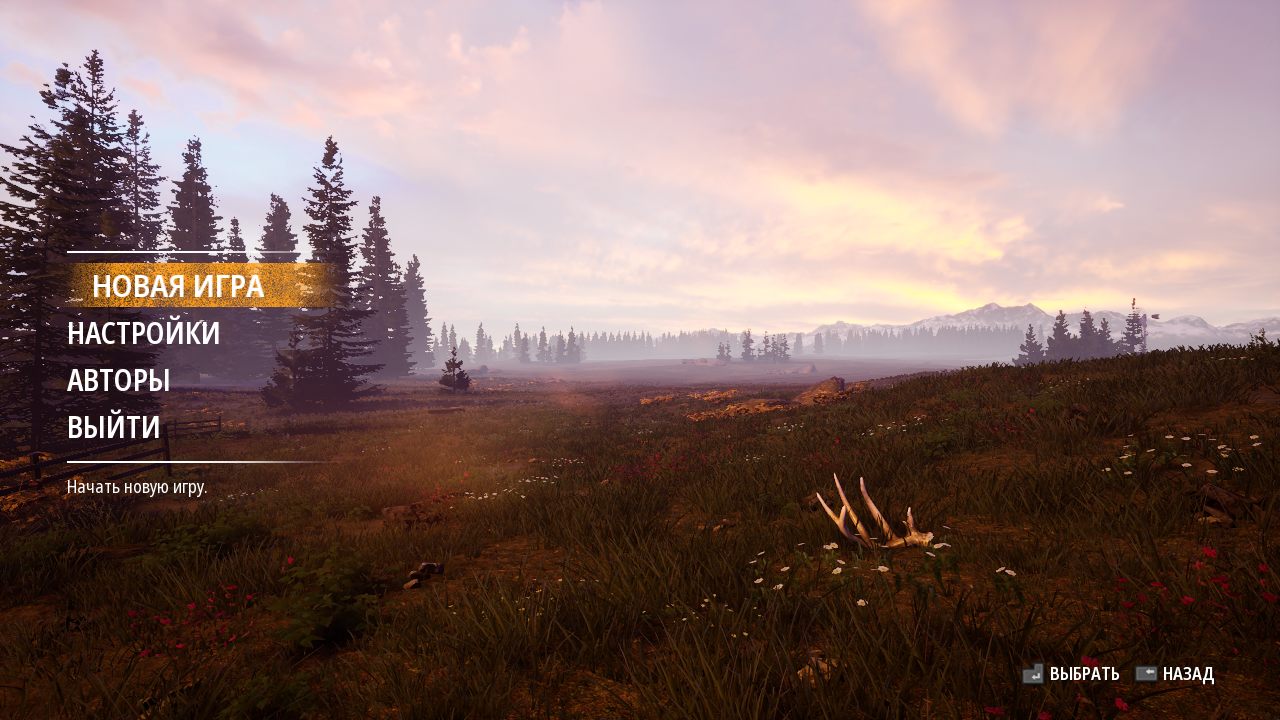The image size is (1280, 720).
Task: Click the description text Начать новую игру
Action: click(136, 489)
